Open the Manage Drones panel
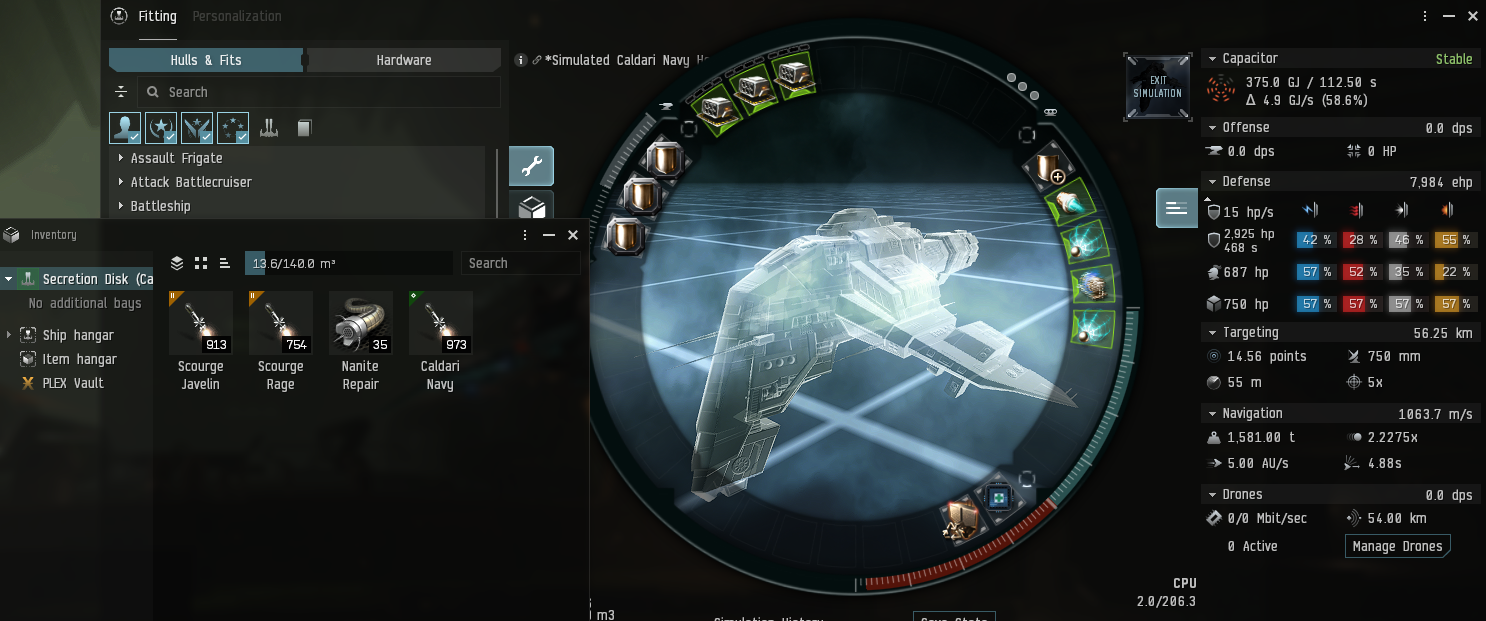The image size is (1486, 621). (x=1397, y=546)
